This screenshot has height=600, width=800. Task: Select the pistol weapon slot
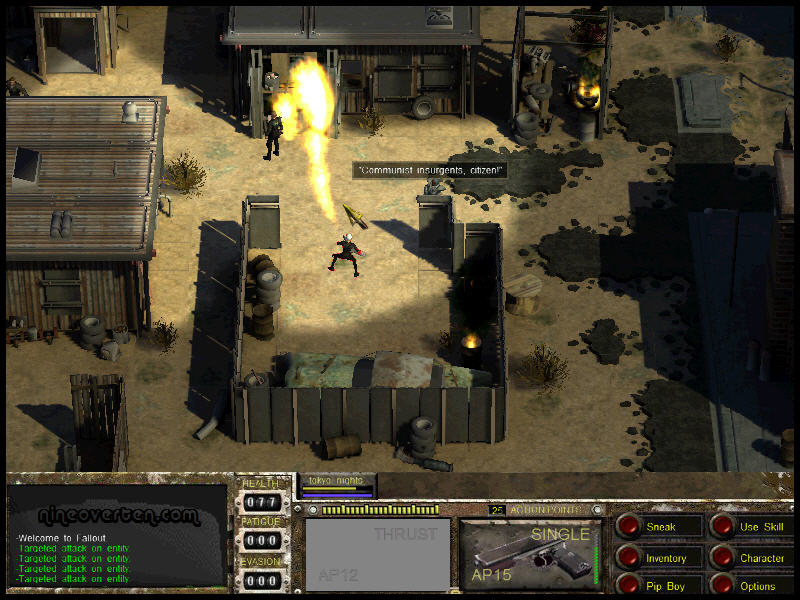pos(531,554)
